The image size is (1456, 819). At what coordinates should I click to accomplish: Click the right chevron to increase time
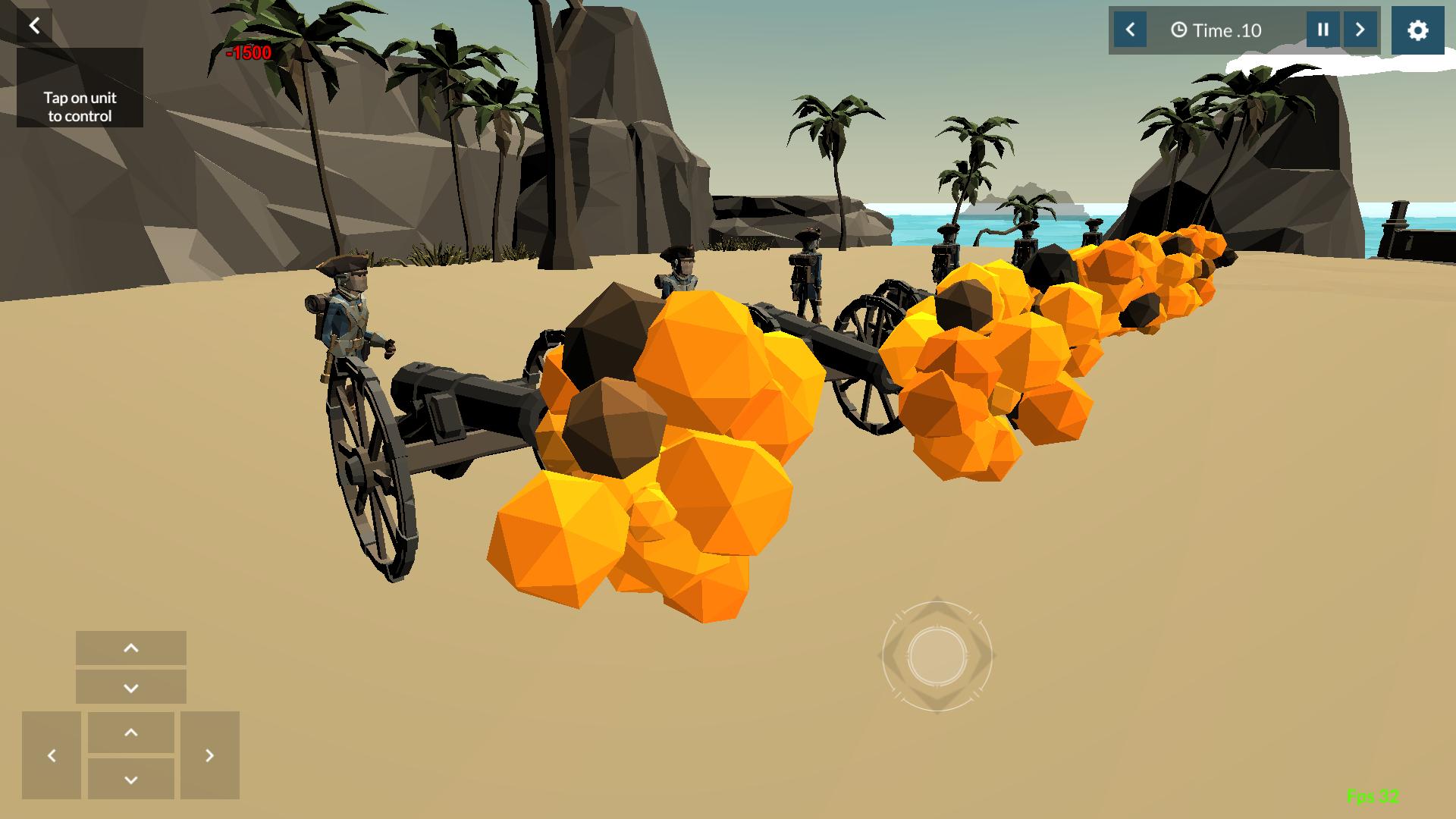pos(1362,30)
